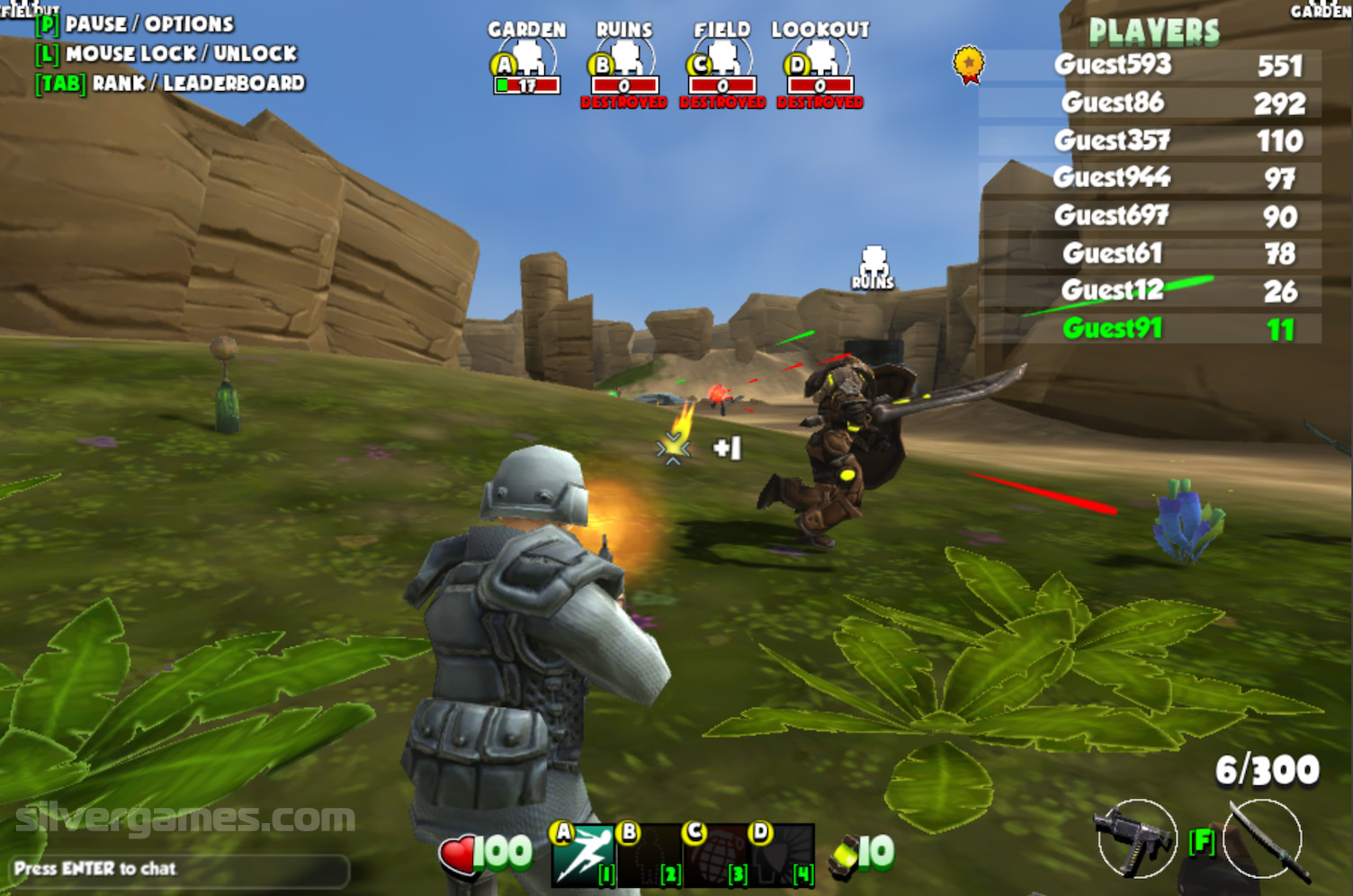Image resolution: width=1353 pixels, height=896 pixels.
Task: Click Guest86 in the players list
Action: click(1113, 103)
